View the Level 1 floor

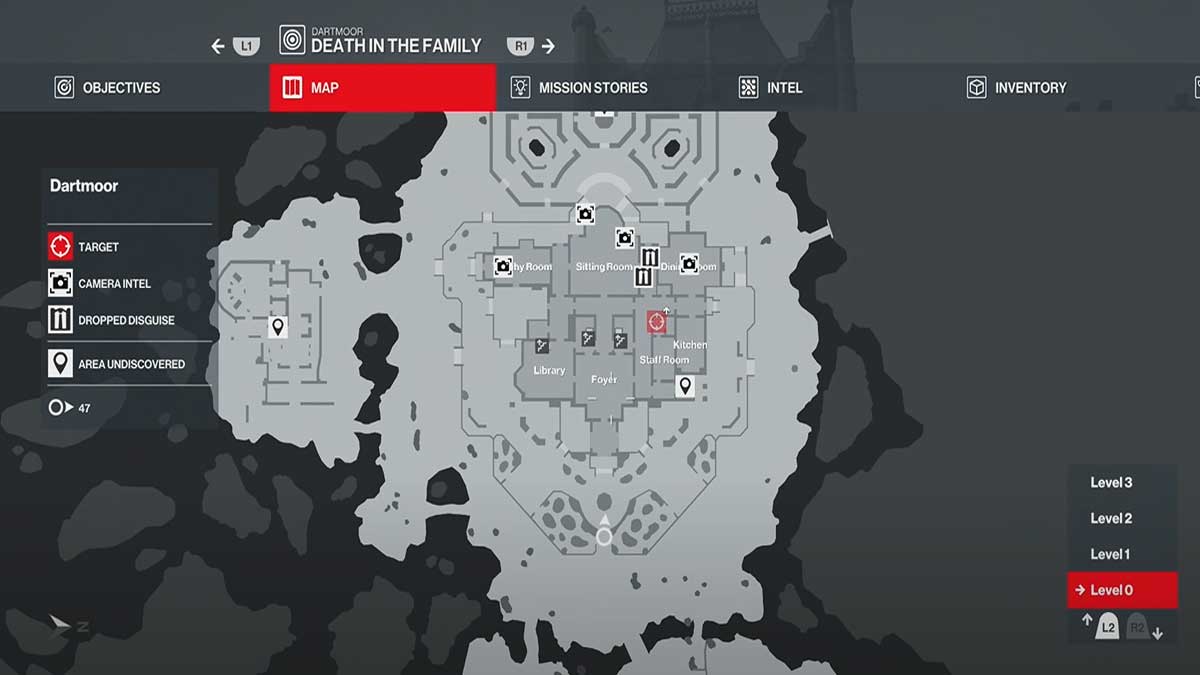pyautogui.click(x=1111, y=554)
